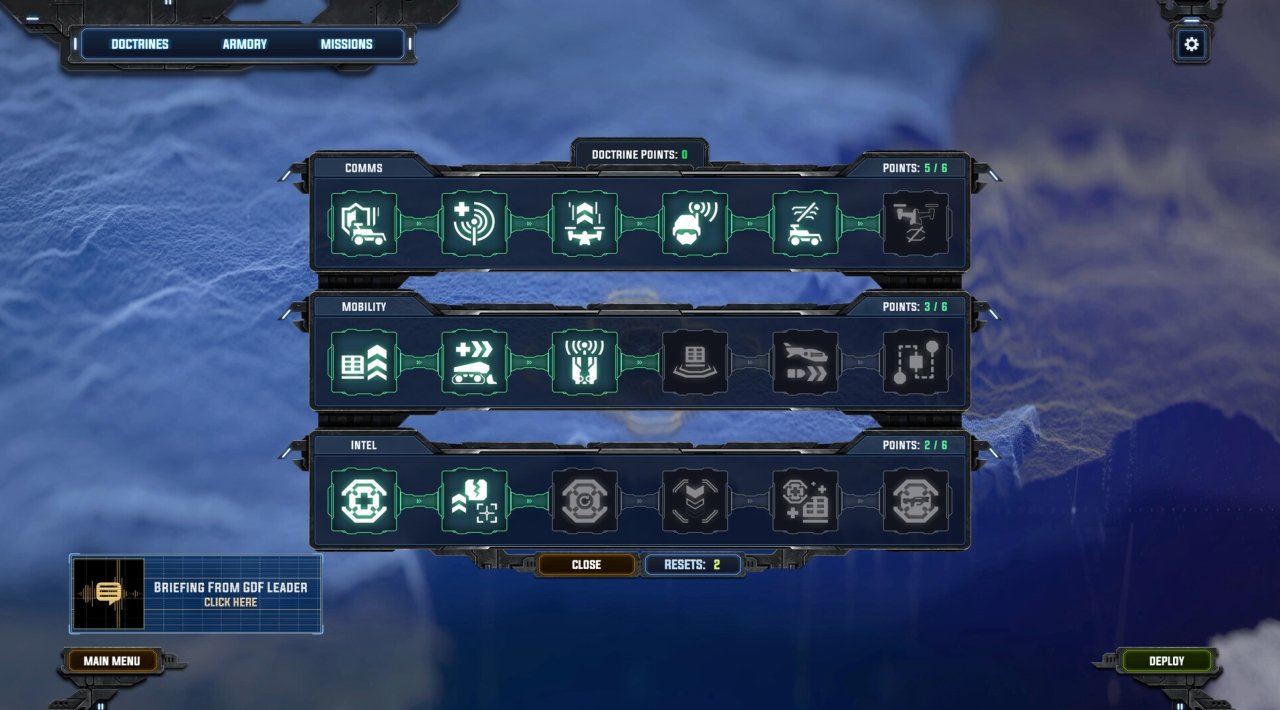1280x710 pixels.
Task: Click the Resets button
Action: 693,565
